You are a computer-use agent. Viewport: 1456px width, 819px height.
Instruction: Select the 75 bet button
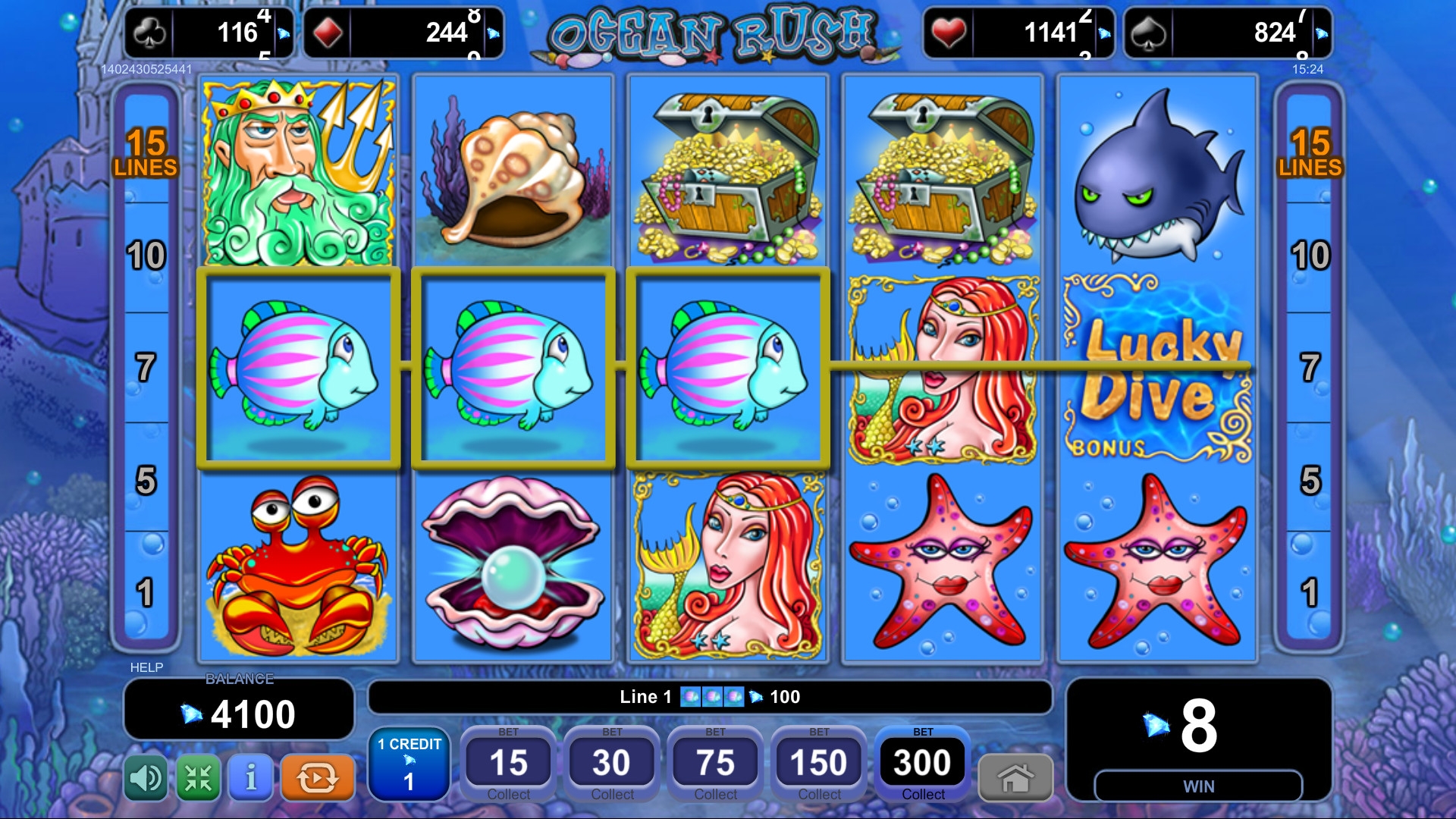[x=715, y=764]
